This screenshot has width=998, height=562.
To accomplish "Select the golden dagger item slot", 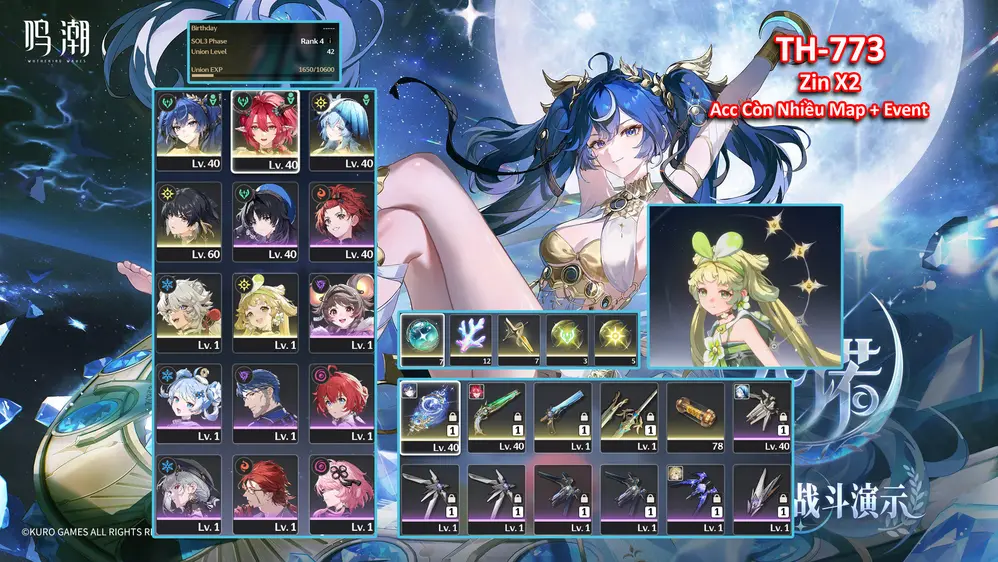I will (x=519, y=340).
